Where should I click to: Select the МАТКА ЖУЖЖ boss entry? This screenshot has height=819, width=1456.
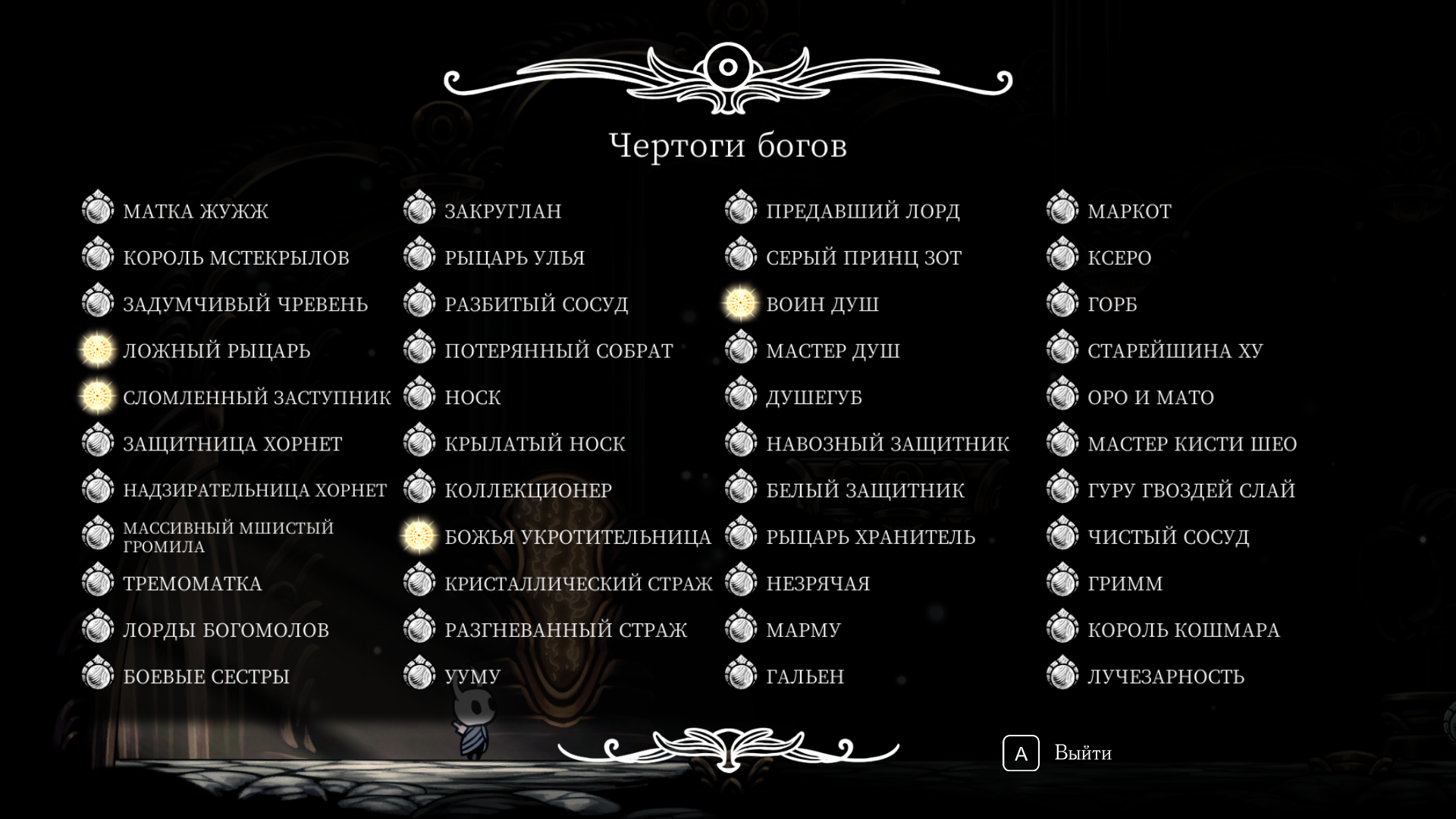(196, 211)
